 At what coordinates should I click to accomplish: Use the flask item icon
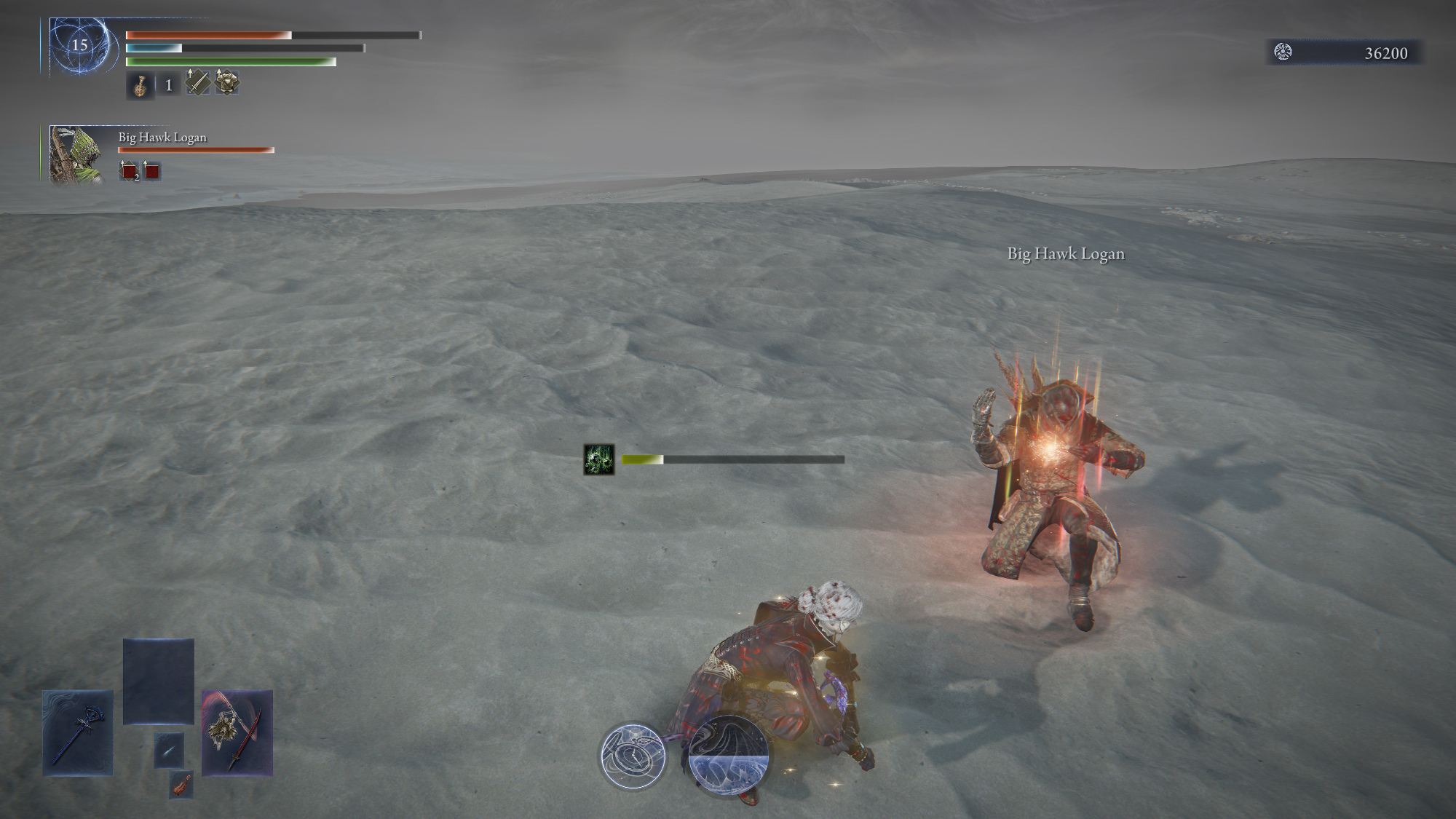pyautogui.click(x=140, y=86)
